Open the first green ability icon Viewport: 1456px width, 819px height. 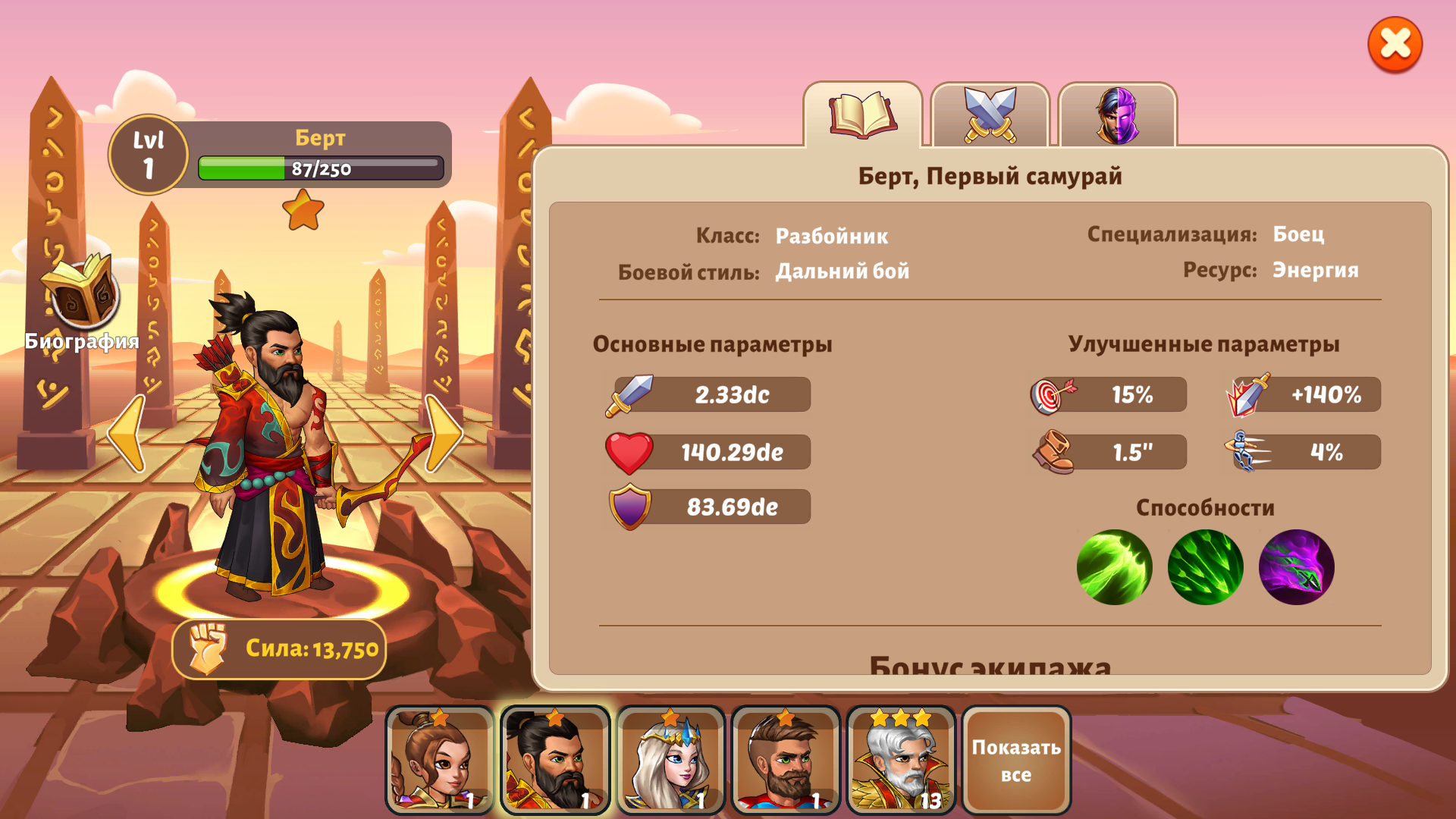click(1115, 567)
